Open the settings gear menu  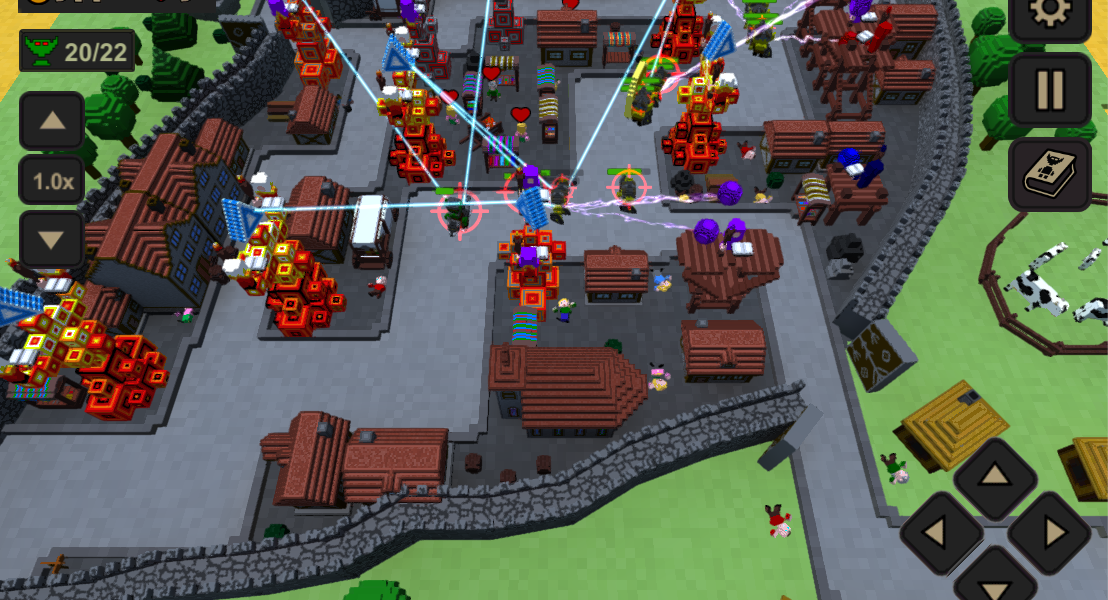[1049, 14]
